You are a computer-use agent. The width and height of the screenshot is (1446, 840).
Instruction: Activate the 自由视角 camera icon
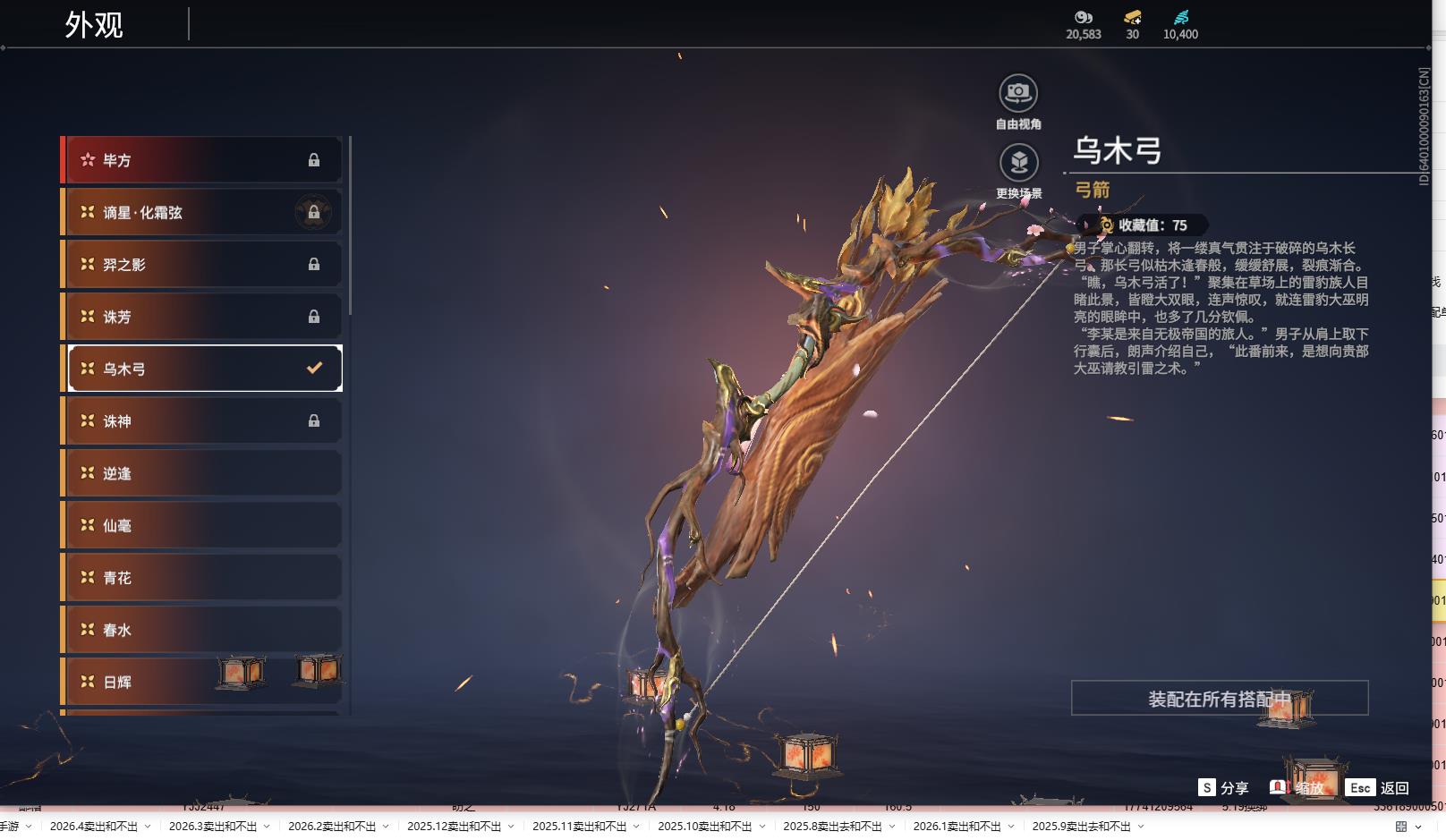[1018, 93]
